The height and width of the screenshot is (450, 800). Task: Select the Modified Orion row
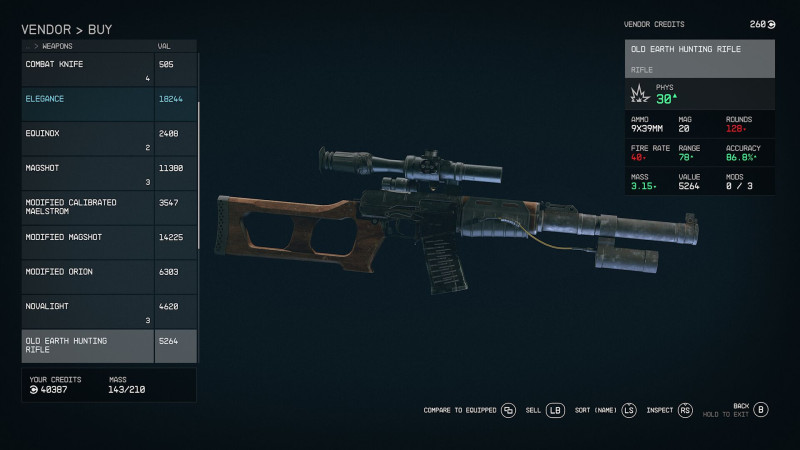(108, 276)
